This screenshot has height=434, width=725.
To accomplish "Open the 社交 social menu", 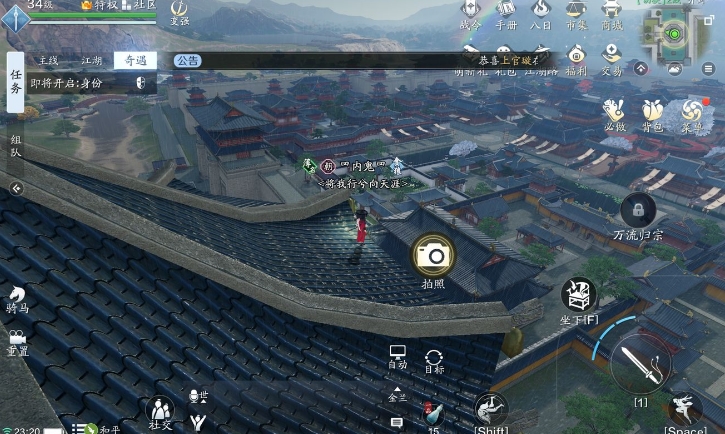I will [160, 411].
